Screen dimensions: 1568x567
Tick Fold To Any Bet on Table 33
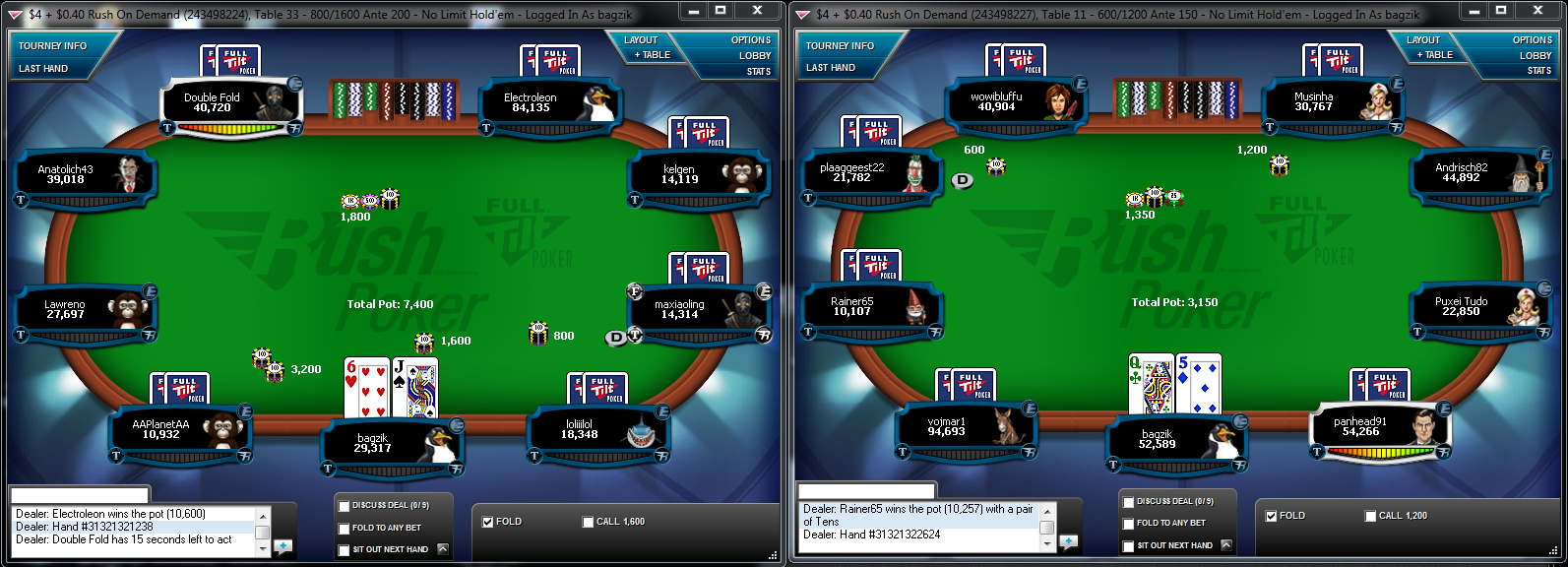click(344, 529)
